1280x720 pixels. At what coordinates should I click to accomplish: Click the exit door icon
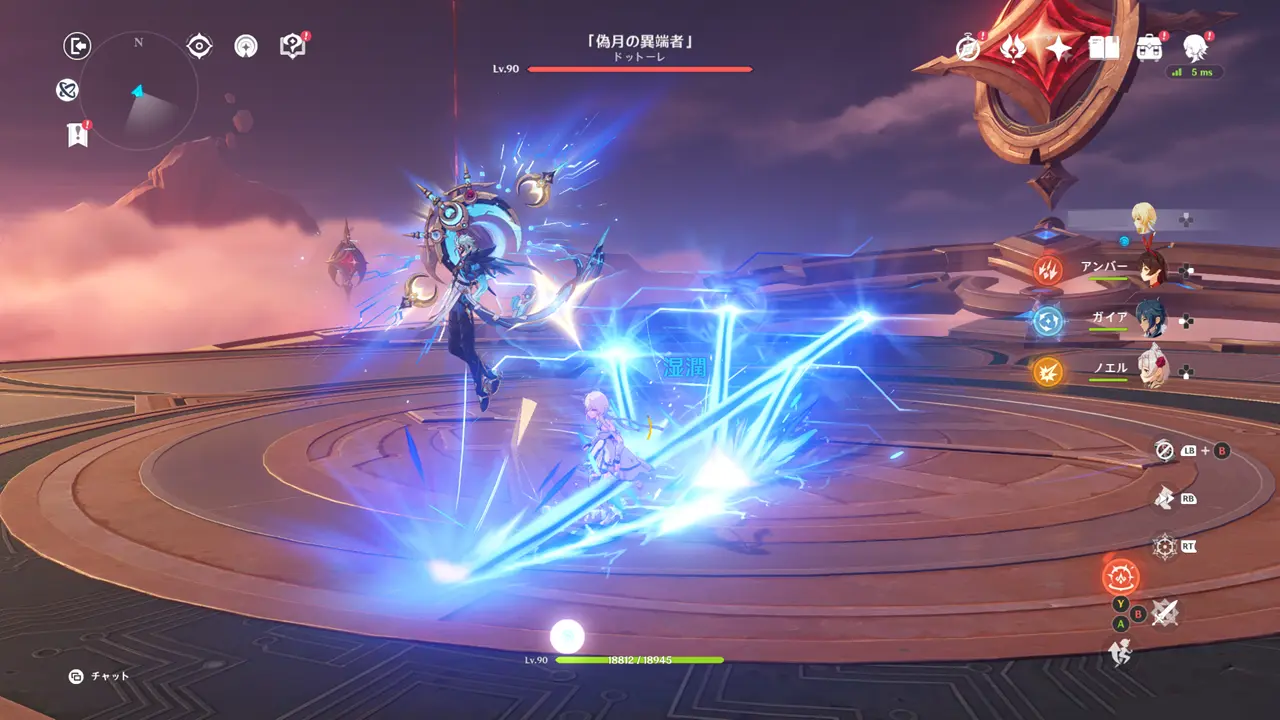[x=77, y=45]
